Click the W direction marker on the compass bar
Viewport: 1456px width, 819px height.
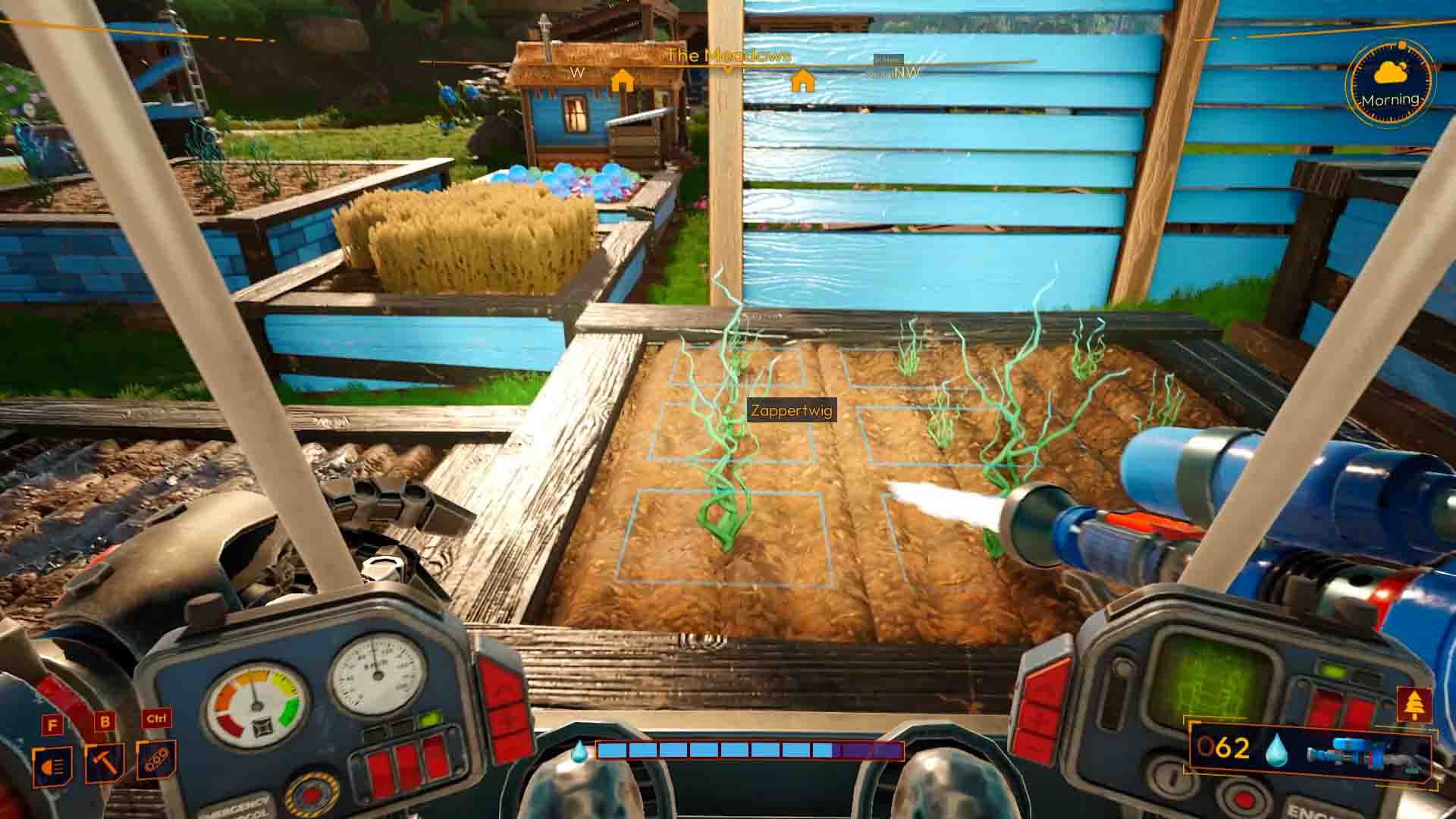coord(577,71)
